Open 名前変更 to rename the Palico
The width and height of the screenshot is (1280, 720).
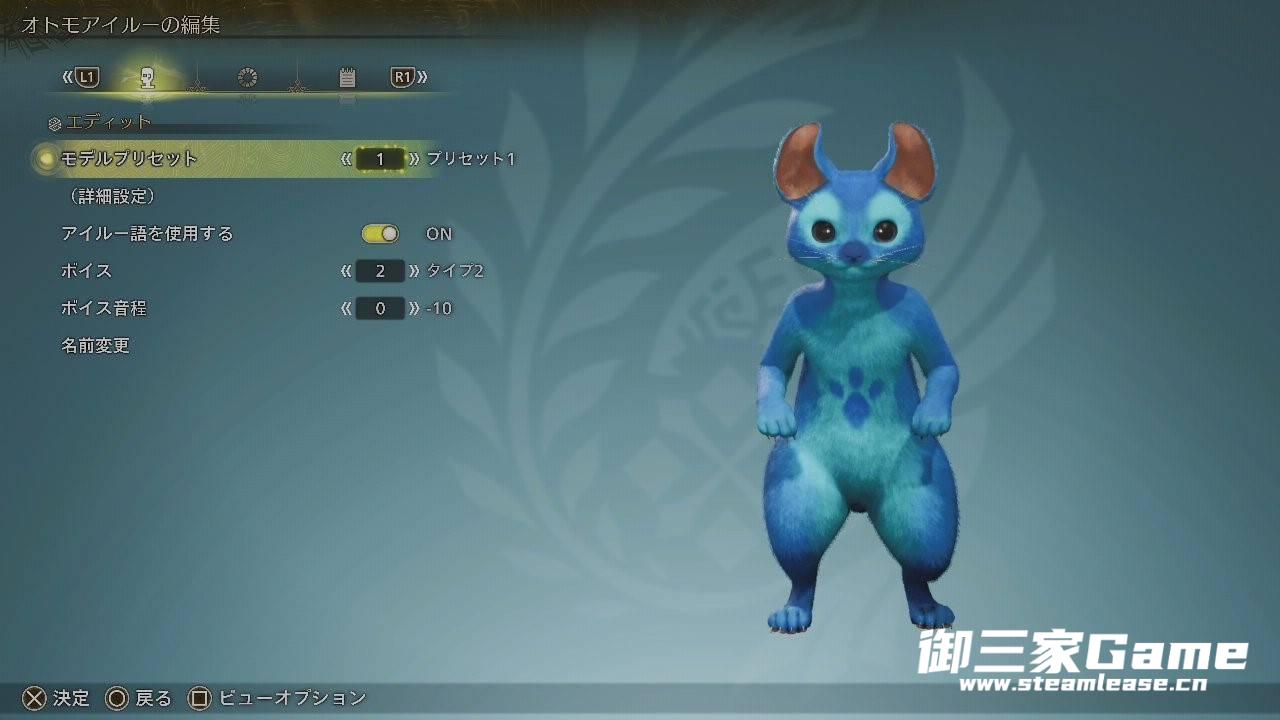(96, 346)
